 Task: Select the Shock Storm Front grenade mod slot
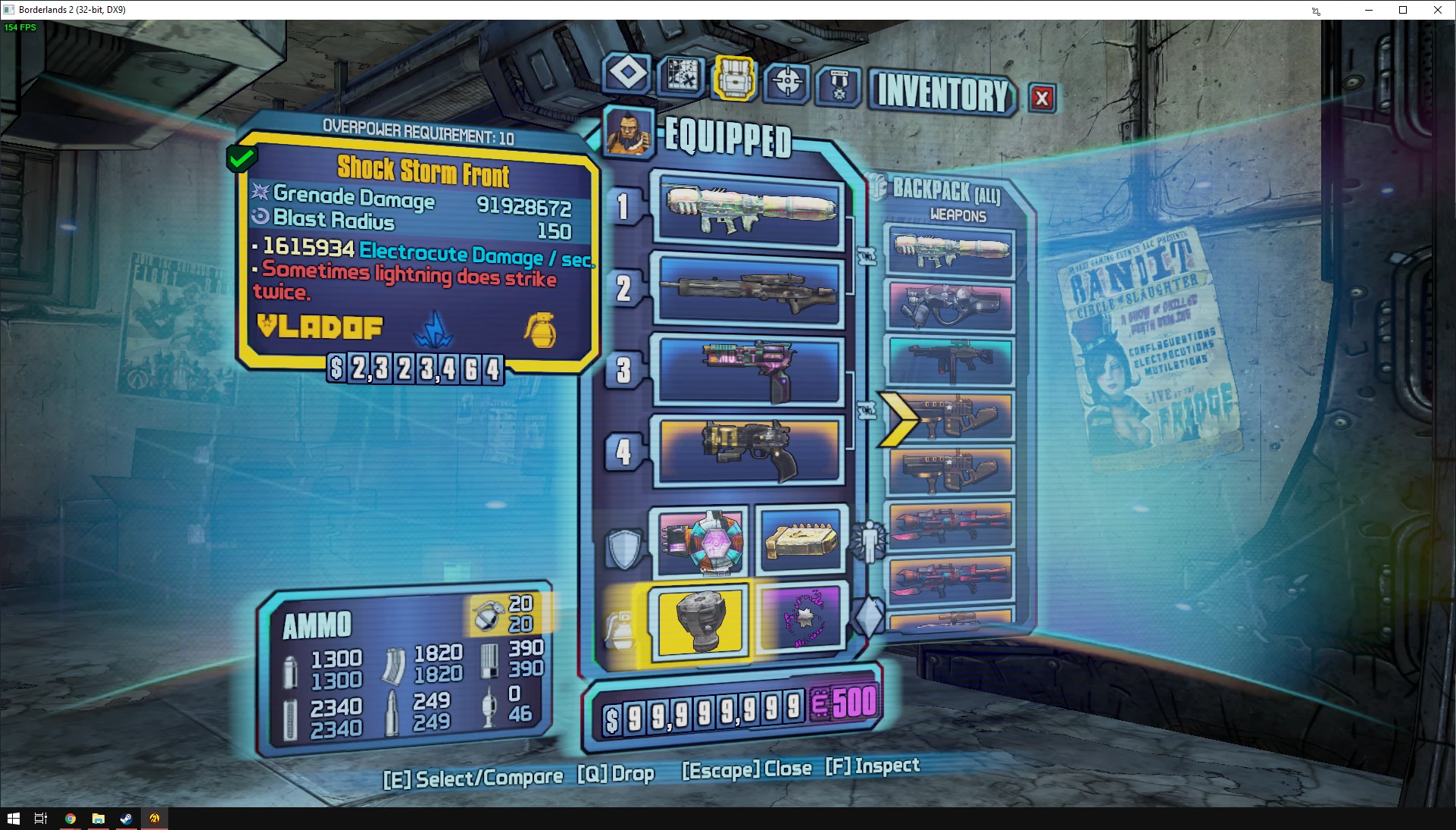click(x=700, y=622)
